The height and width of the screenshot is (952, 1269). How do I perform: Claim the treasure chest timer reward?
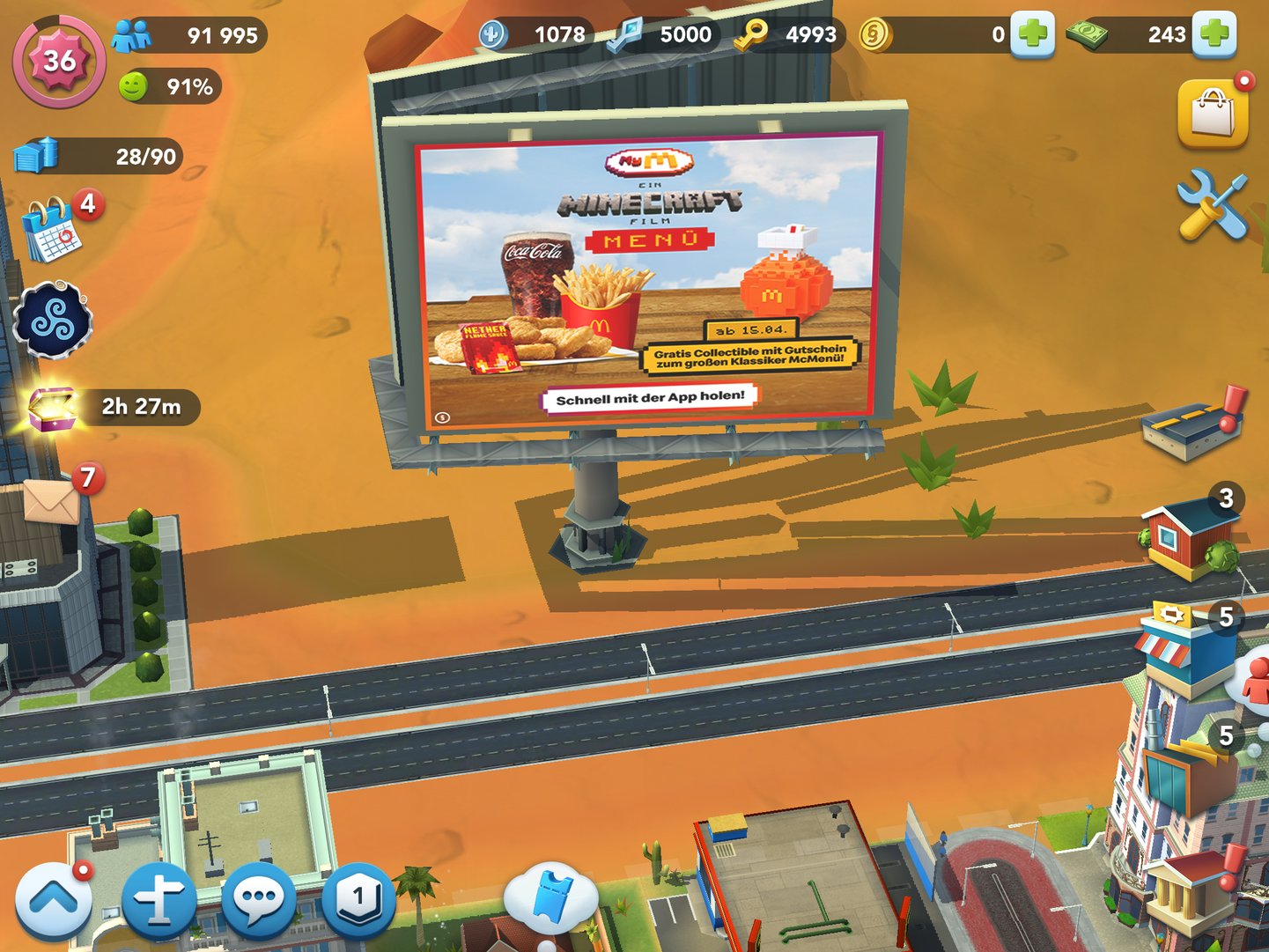pos(55,407)
